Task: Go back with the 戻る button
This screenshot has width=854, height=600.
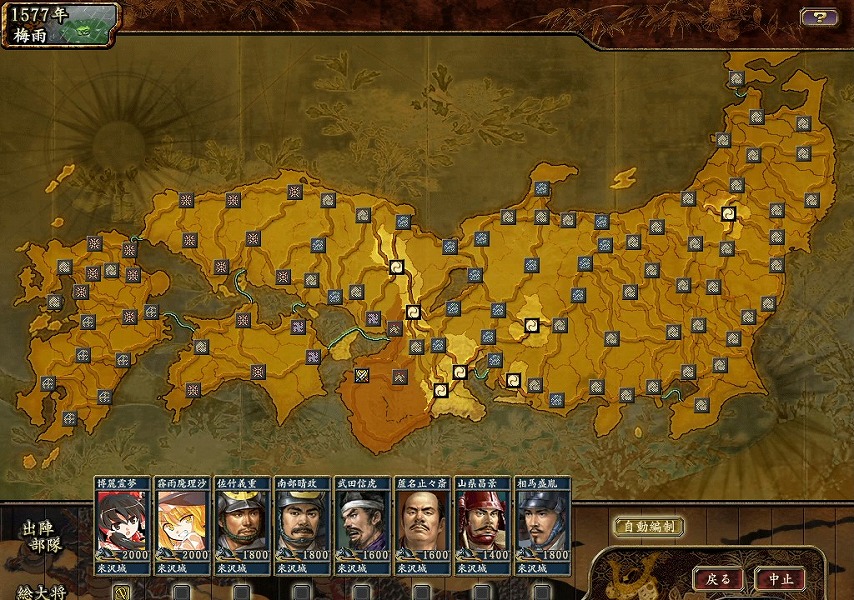Action: (x=718, y=578)
